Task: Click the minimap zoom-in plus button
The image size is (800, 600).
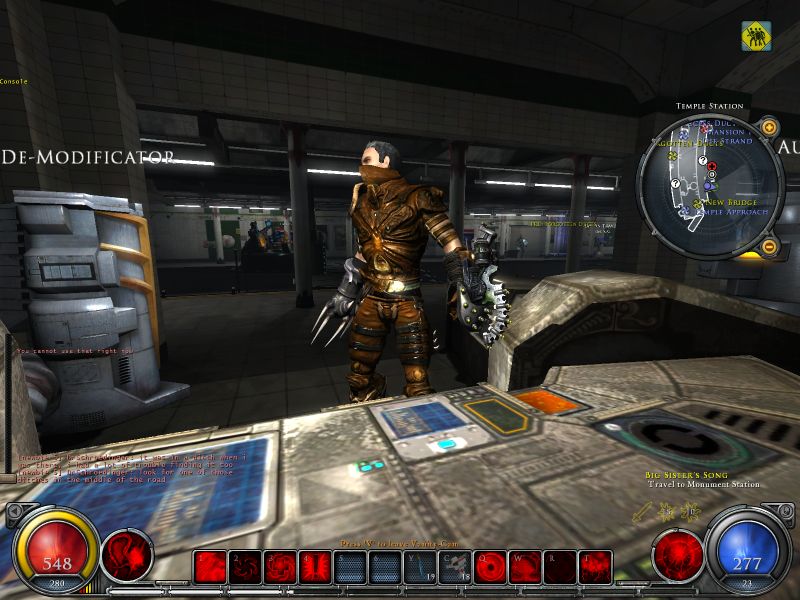Action: tap(768, 127)
